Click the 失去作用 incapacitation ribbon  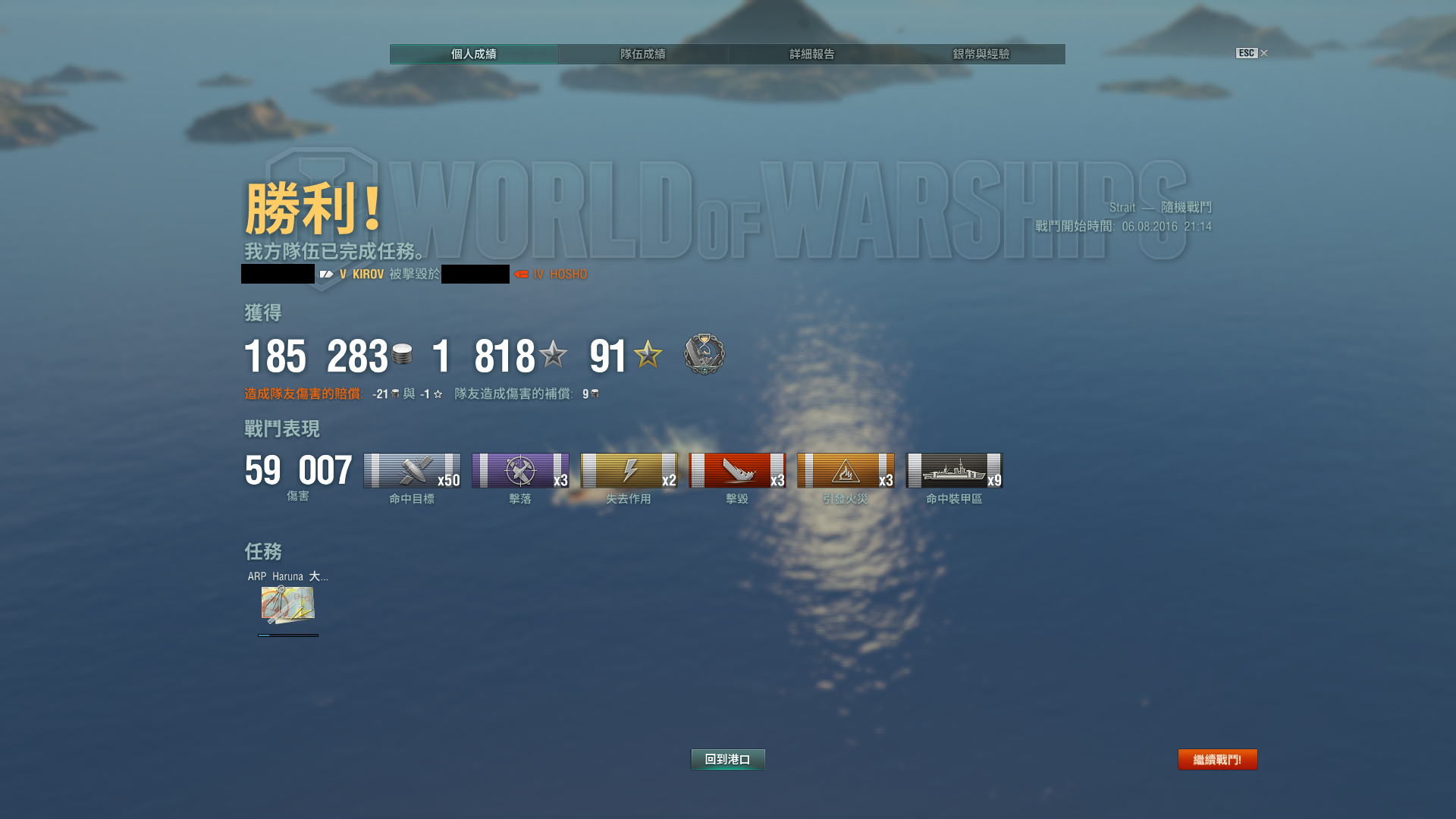tap(629, 471)
